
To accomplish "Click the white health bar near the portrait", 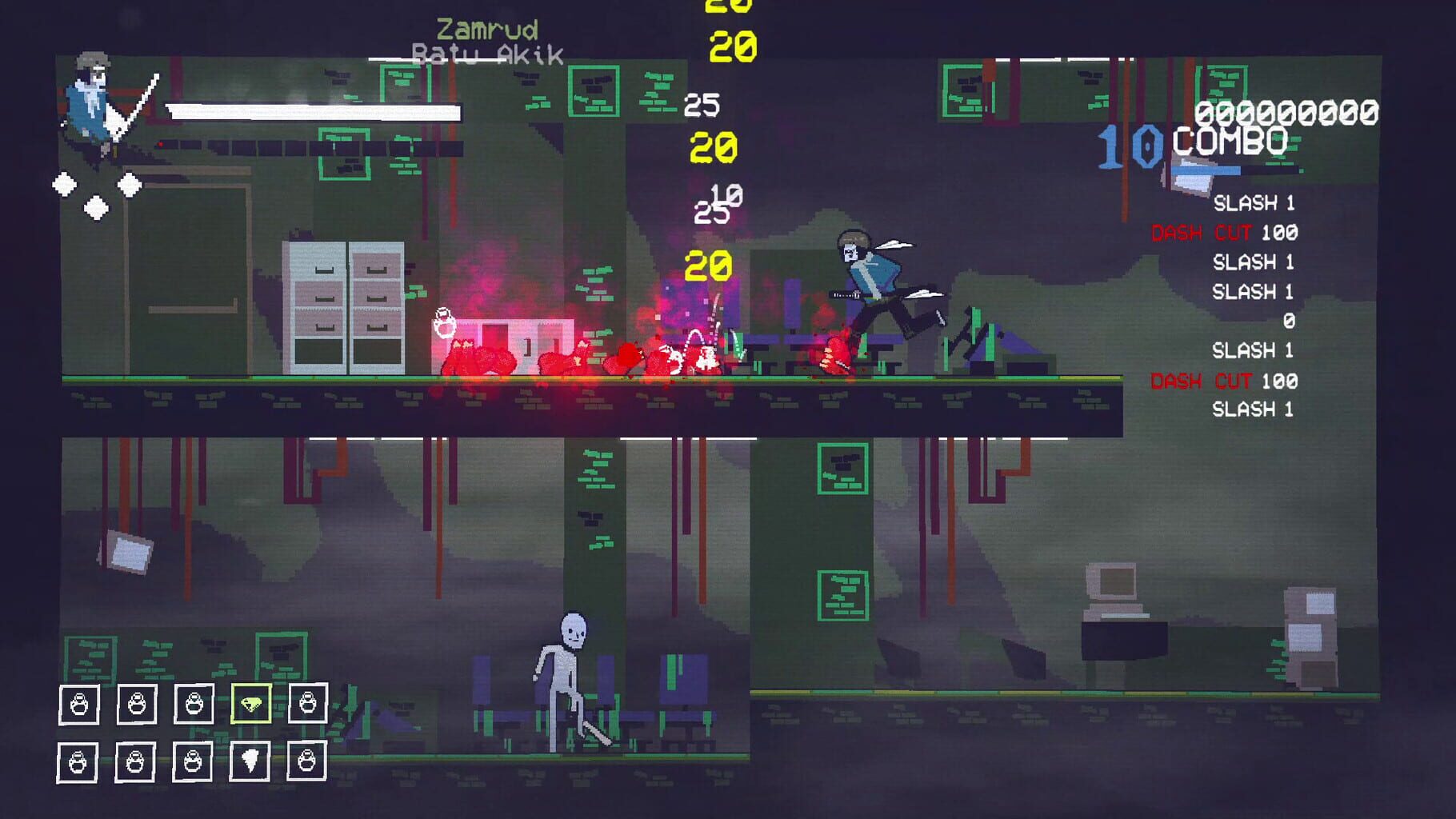I will (312, 110).
